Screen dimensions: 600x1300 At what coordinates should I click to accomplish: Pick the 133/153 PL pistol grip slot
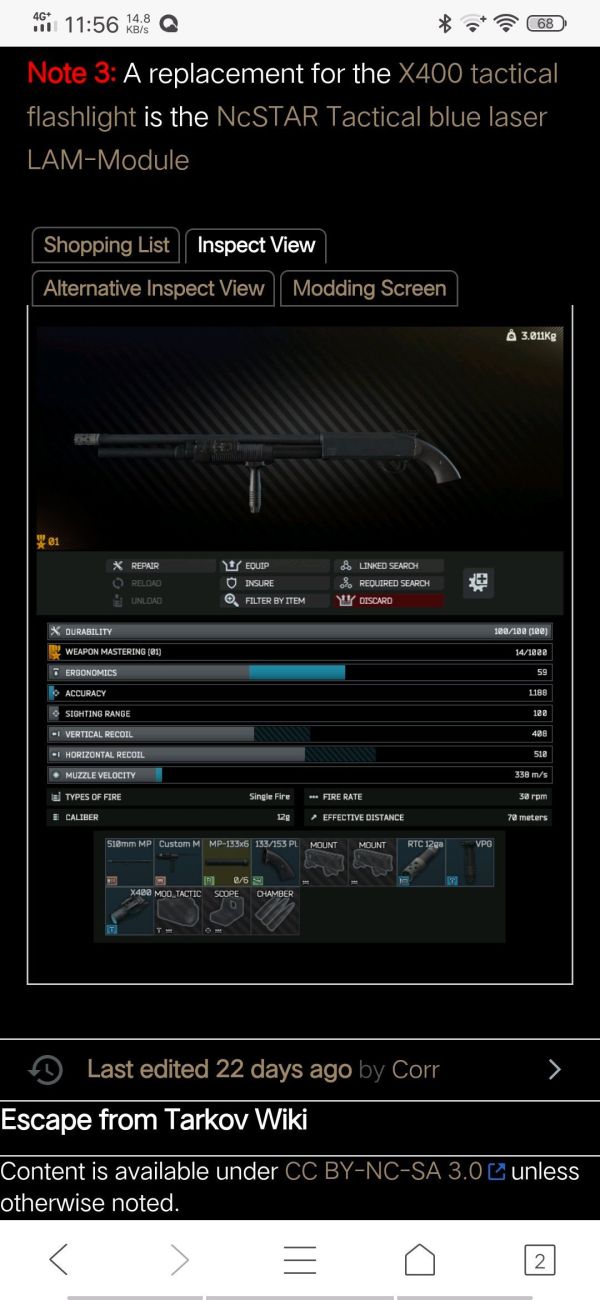[x=276, y=863]
